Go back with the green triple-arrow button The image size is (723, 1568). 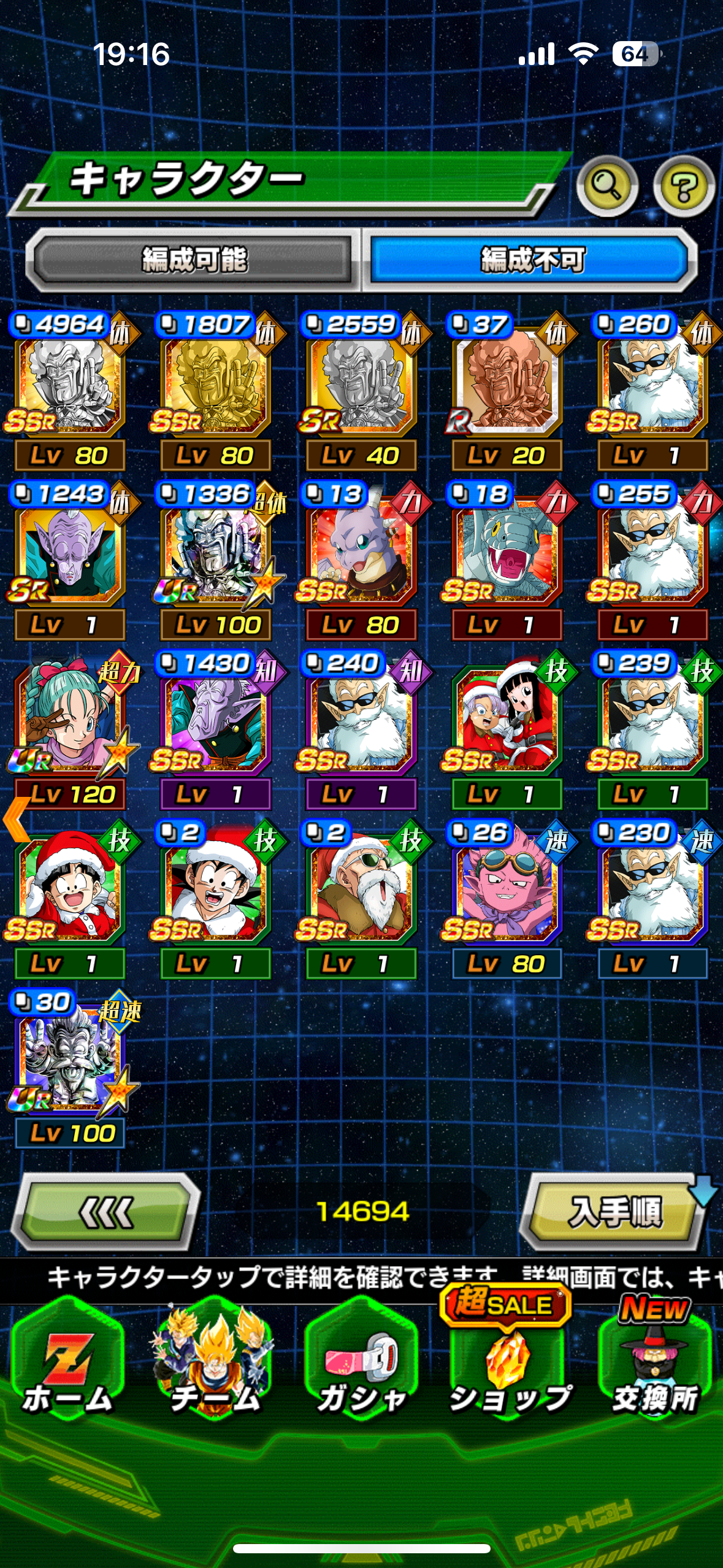[x=107, y=1212]
